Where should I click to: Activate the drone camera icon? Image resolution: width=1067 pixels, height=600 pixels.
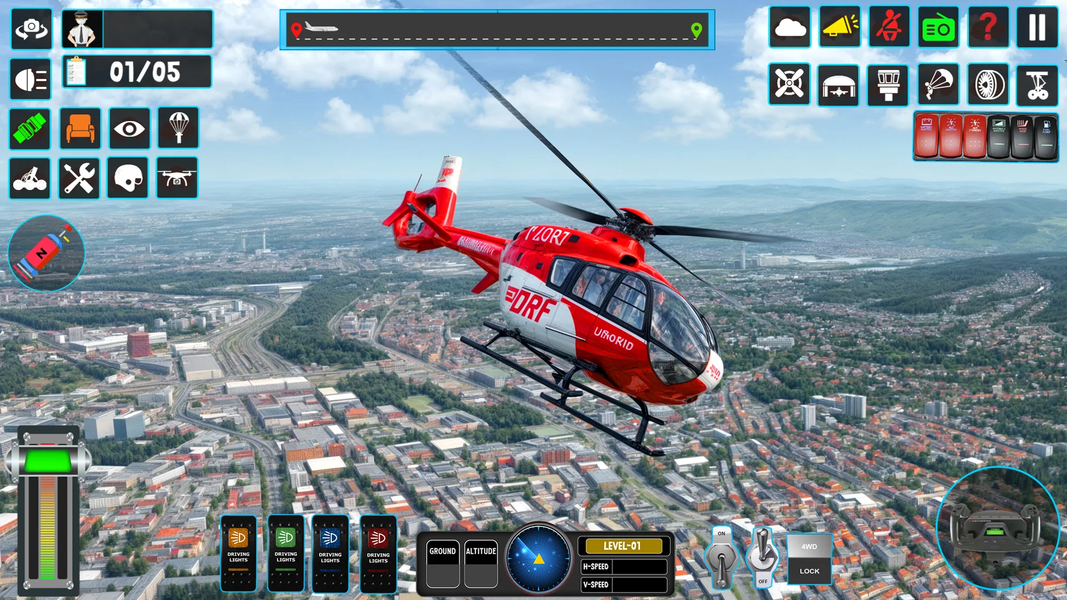(177, 178)
